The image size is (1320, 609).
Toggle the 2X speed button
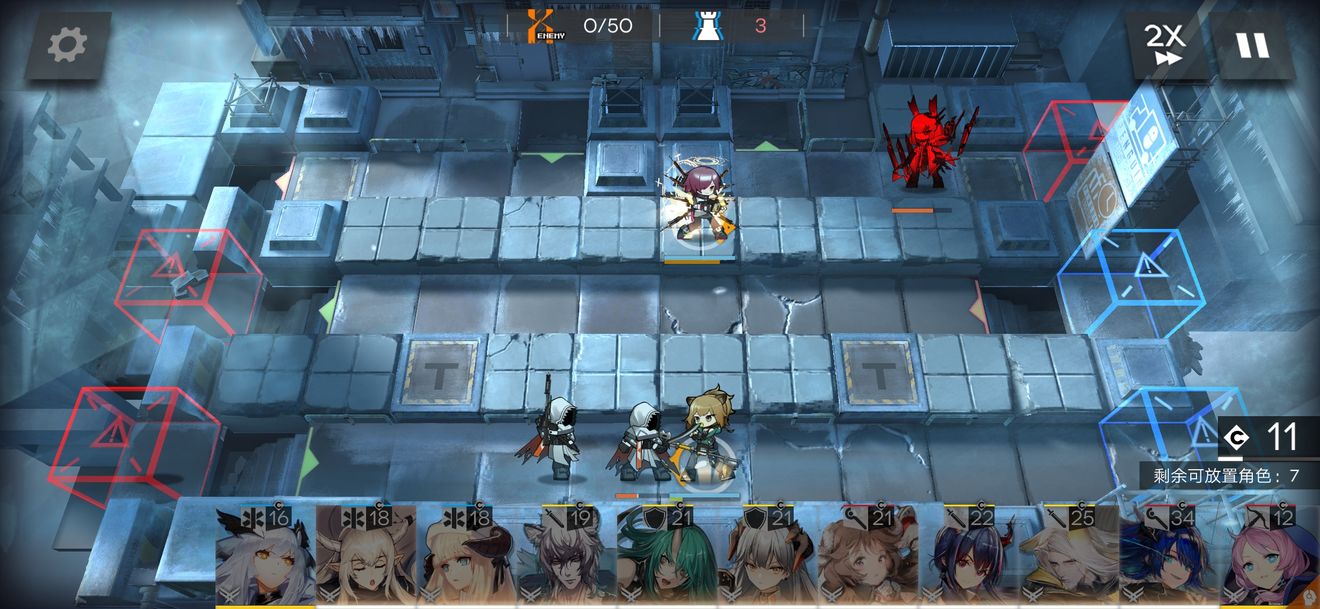pos(1164,45)
